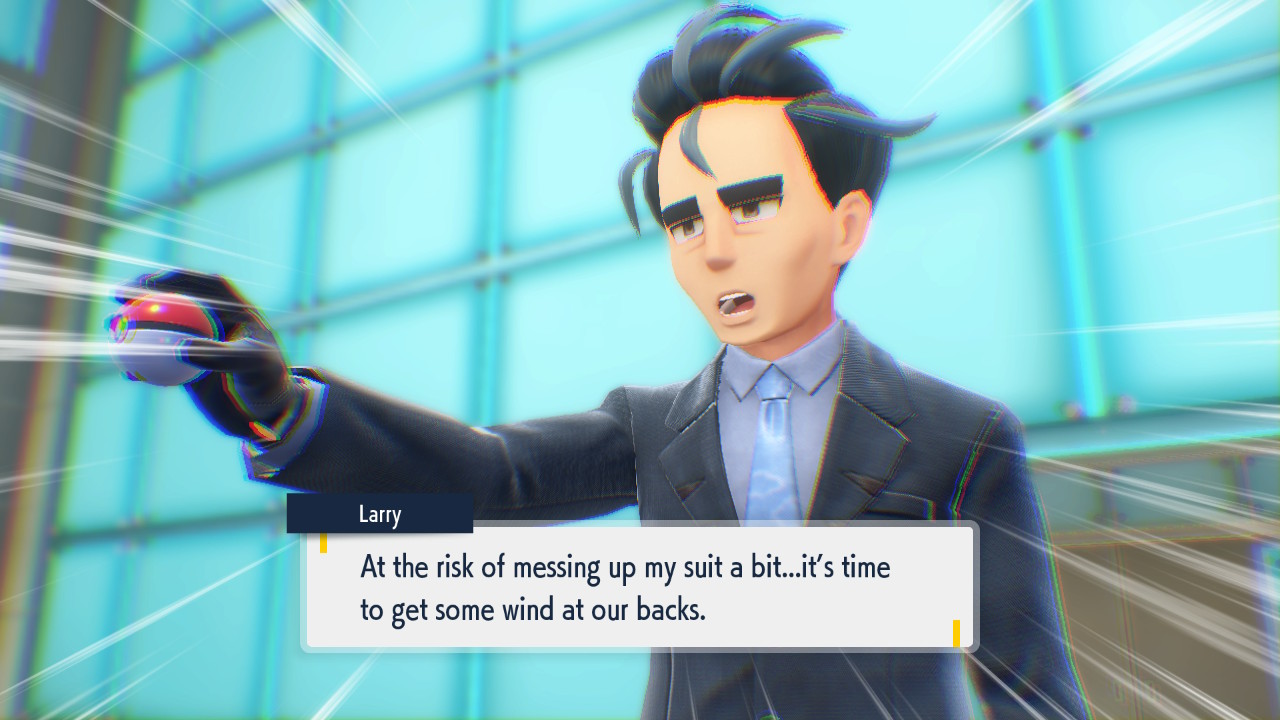The image size is (1280, 720).
Task: Click the yellow continue marker in dialogue
Action: point(956,633)
